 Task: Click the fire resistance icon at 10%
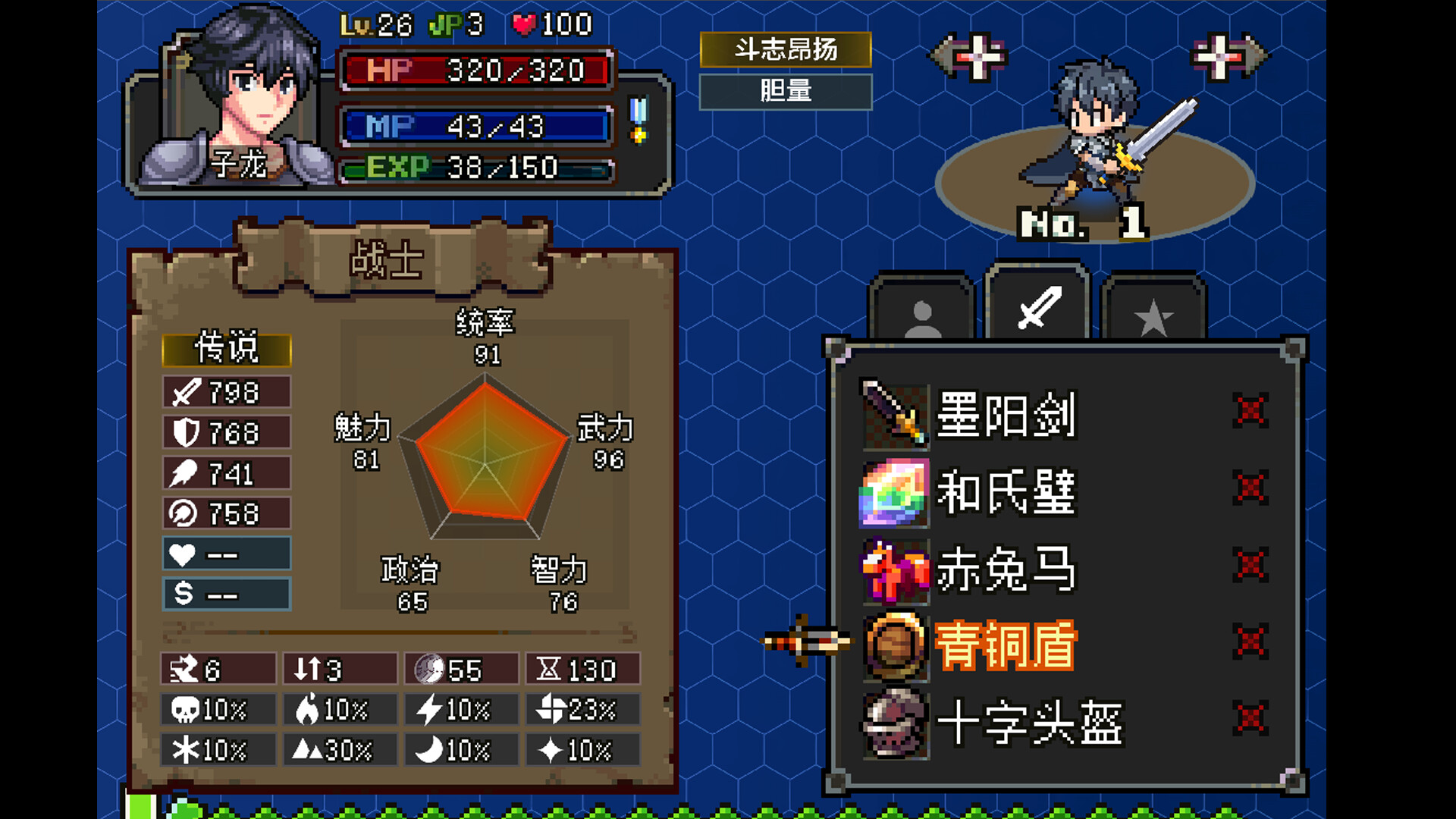[x=306, y=709]
